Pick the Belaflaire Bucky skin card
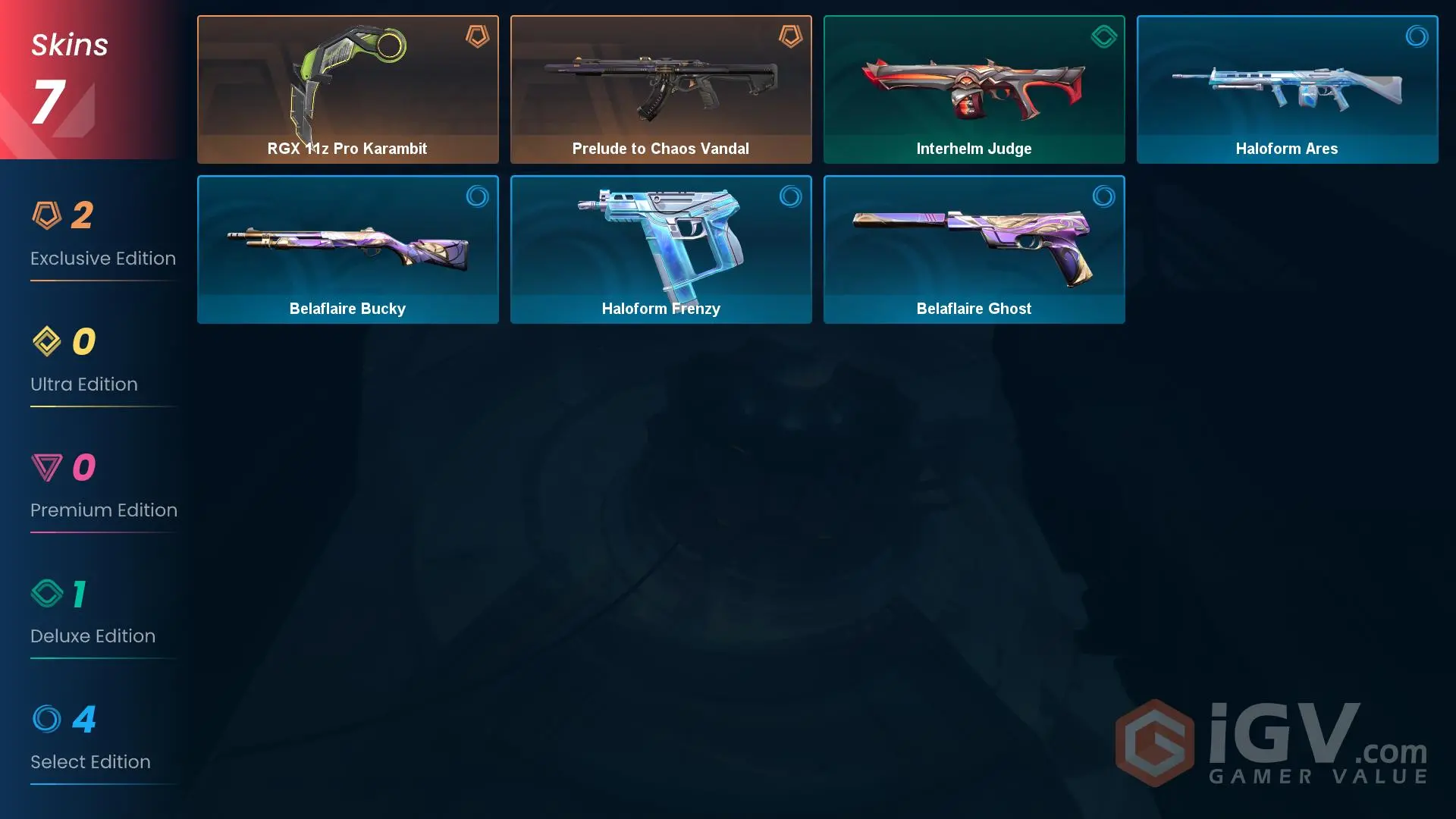The height and width of the screenshot is (819, 1456). tap(347, 249)
